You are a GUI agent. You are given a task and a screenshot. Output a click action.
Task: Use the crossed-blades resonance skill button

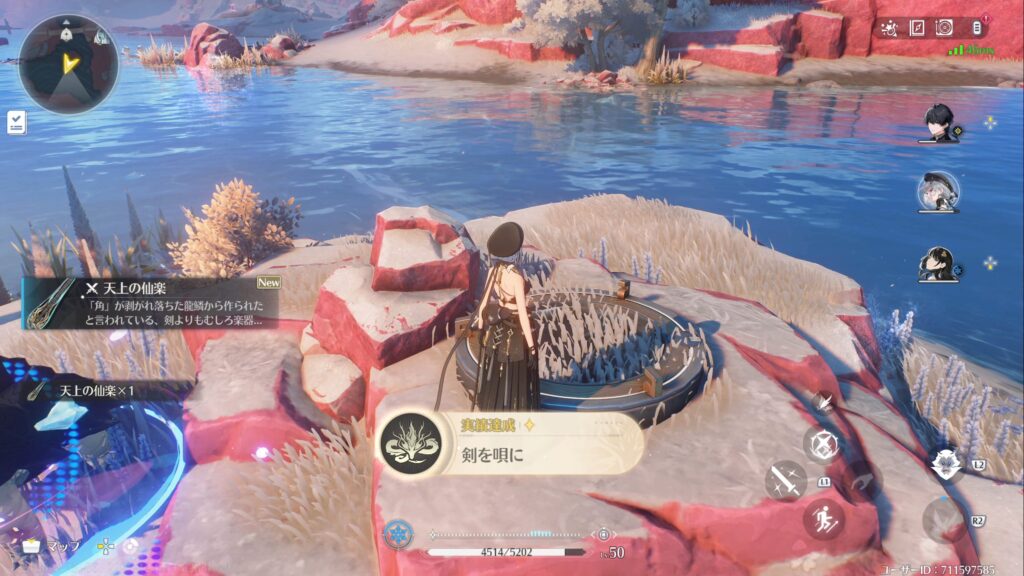tap(822, 444)
